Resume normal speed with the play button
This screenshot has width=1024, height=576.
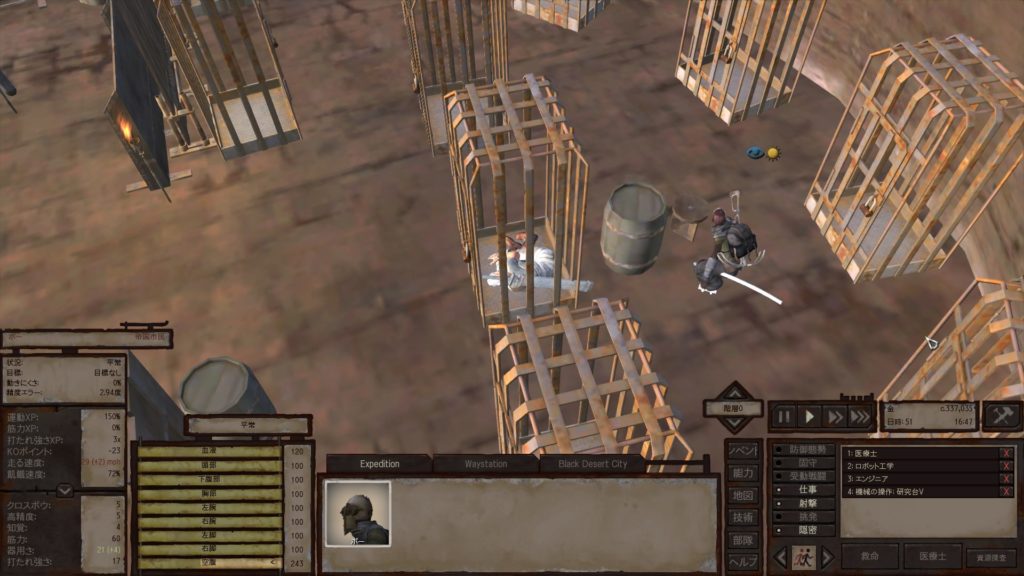tap(811, 415)
